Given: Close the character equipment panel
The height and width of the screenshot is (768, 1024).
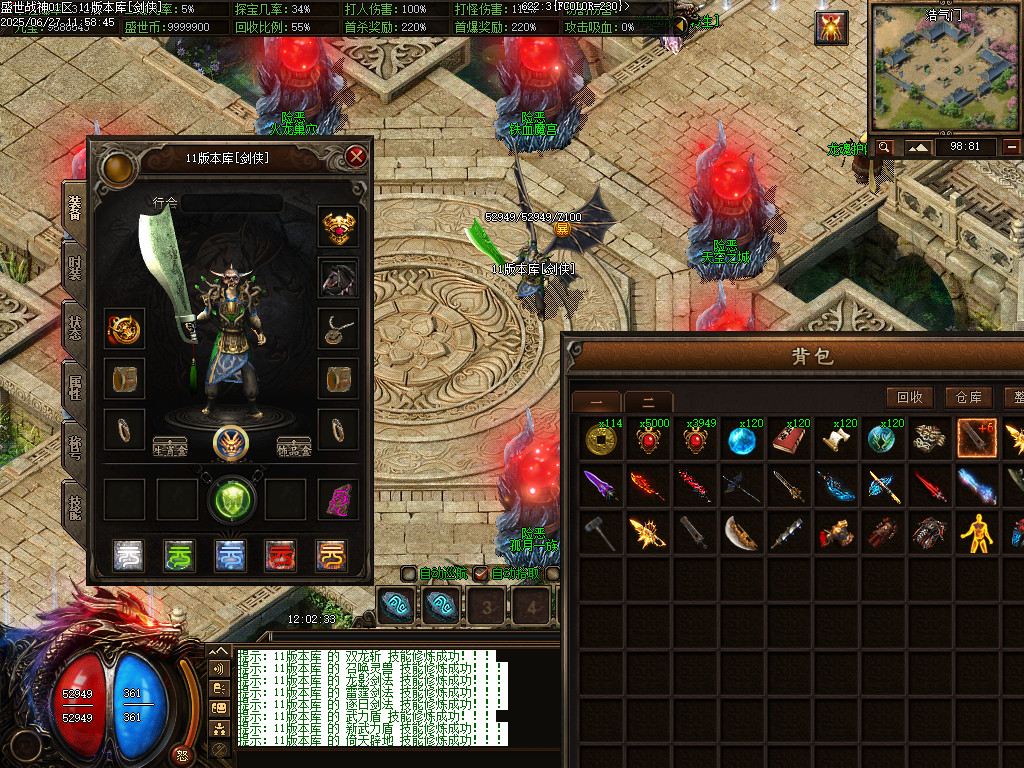Looking at the screenshot, I should point(356,157).
